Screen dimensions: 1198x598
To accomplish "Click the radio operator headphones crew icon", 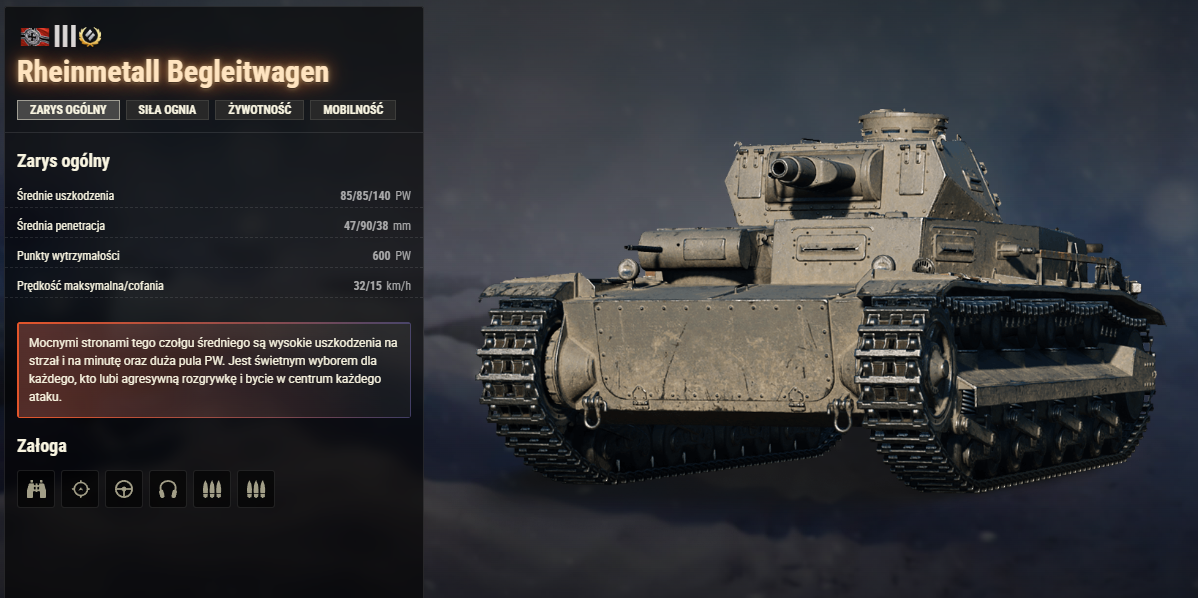I will pyautogui.click(x=168, y=489).
